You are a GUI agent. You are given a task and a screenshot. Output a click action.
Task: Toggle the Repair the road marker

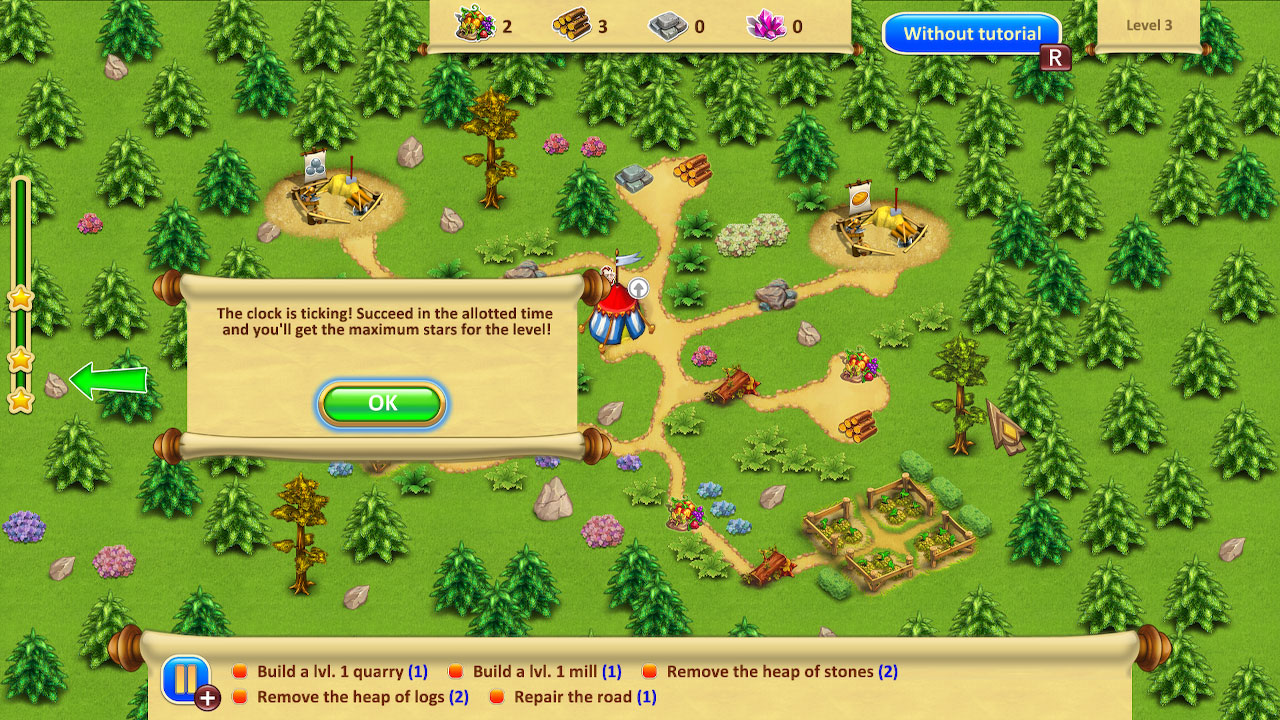[497, 697]
